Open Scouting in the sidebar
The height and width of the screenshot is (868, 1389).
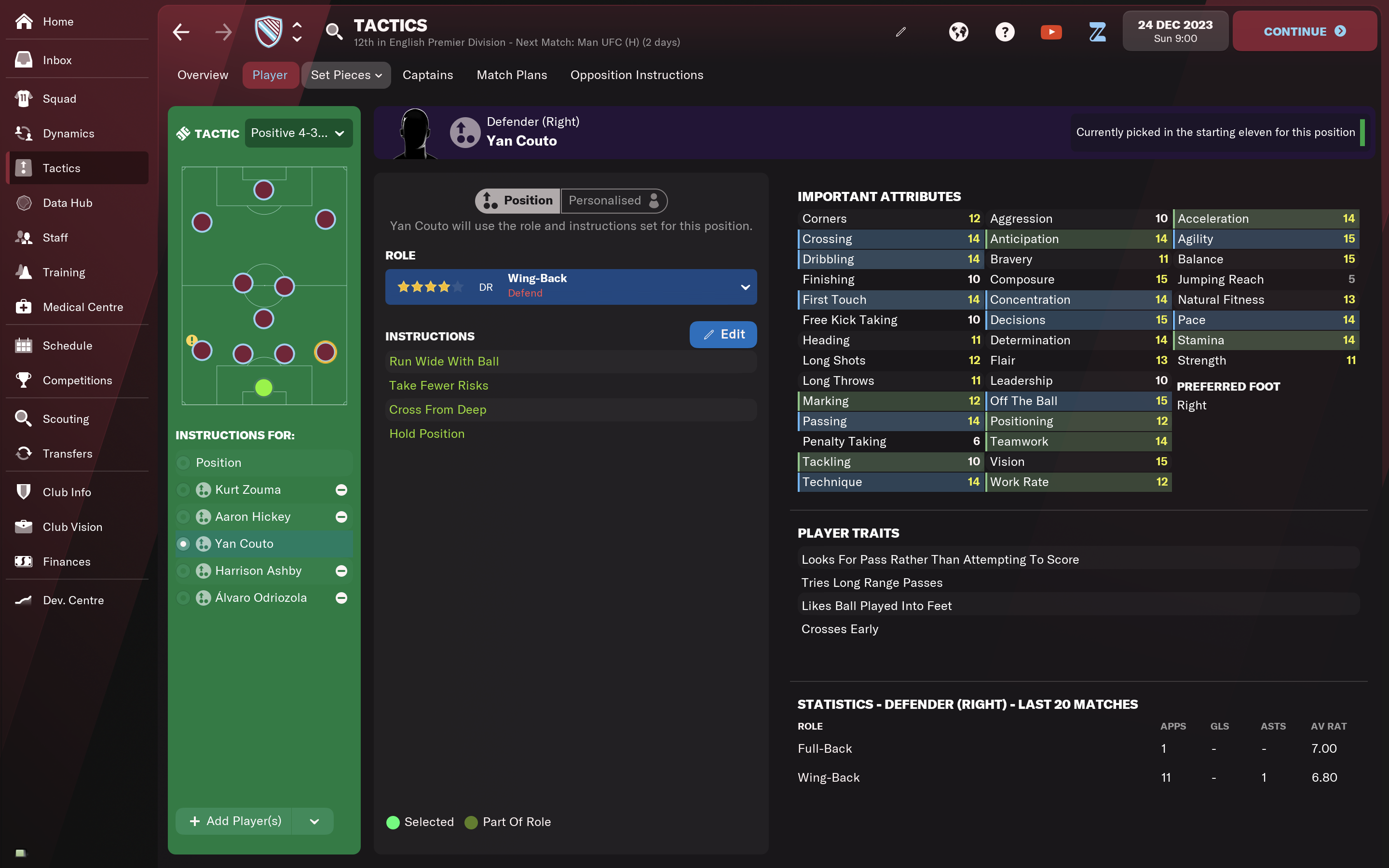[66, 419]
